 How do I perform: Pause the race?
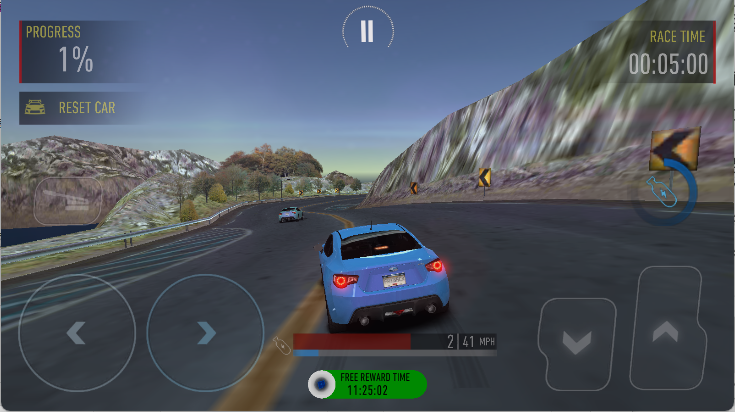click(x=367, y=31)
